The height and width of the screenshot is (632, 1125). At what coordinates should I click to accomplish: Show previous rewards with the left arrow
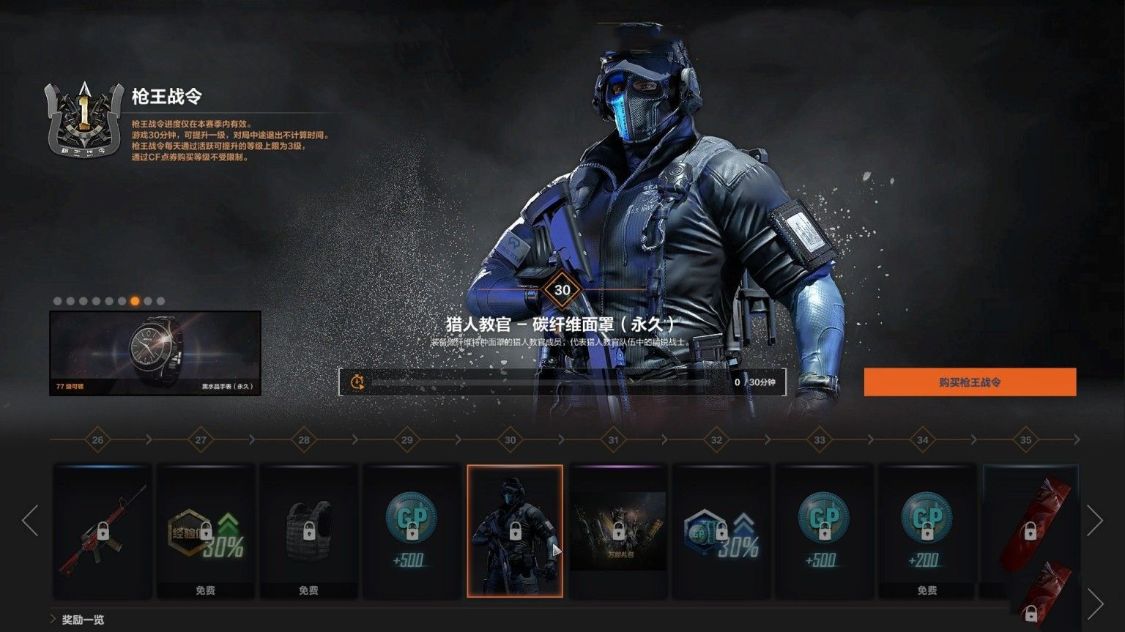tap(30, 520)
